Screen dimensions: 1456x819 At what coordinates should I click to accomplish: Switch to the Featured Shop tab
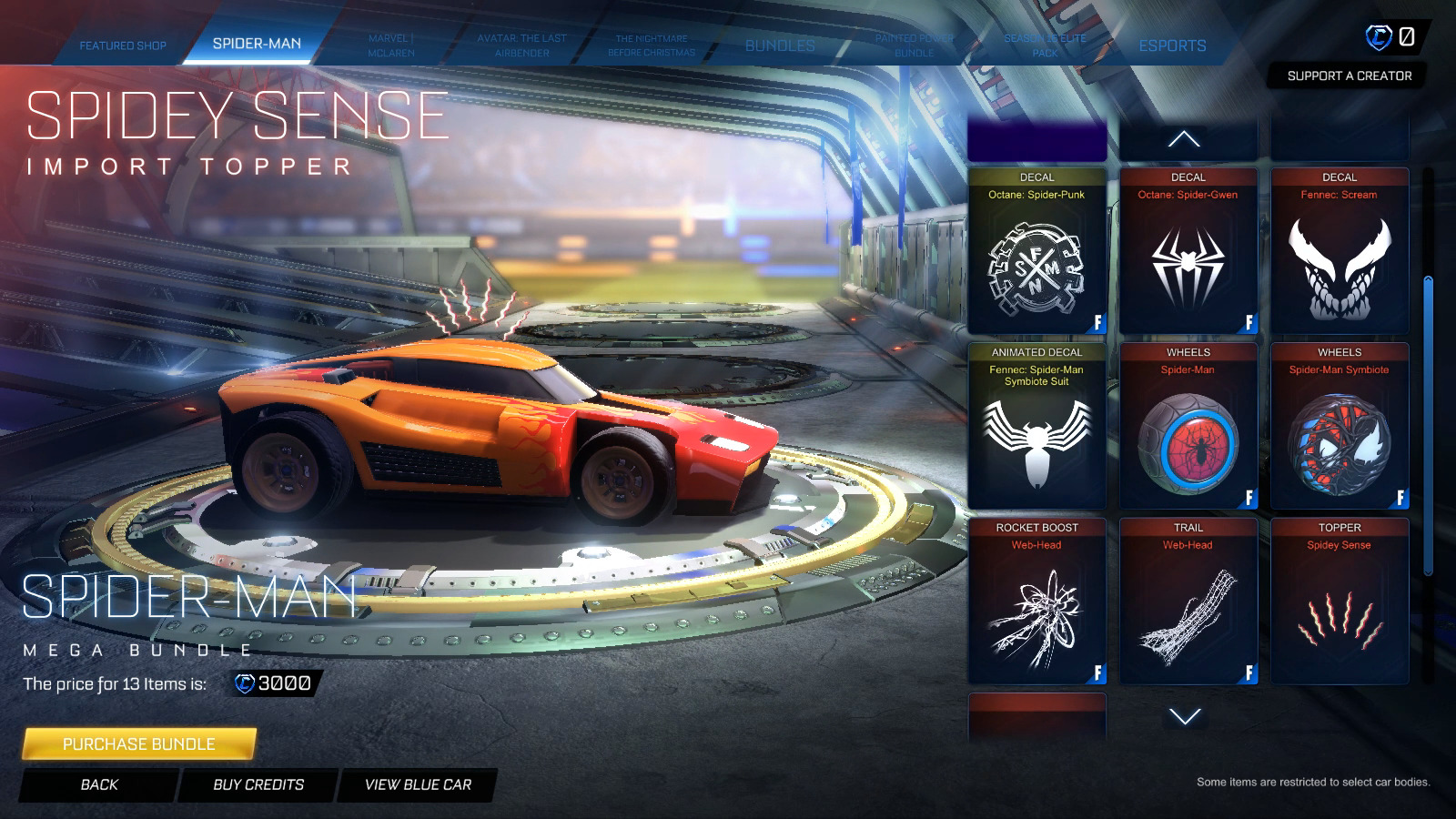coord(122,45)
